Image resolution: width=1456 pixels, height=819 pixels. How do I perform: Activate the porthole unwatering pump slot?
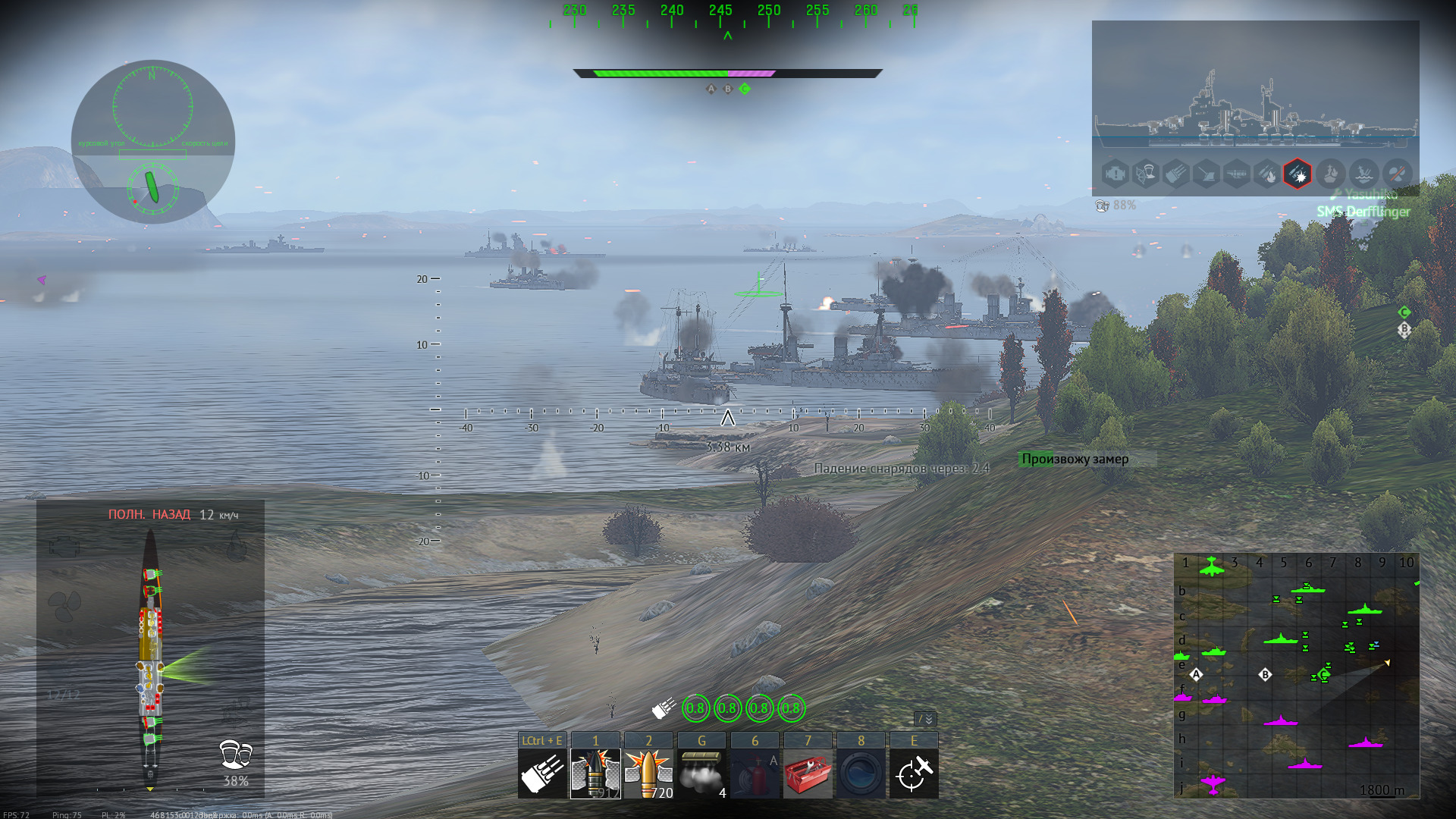861,773
